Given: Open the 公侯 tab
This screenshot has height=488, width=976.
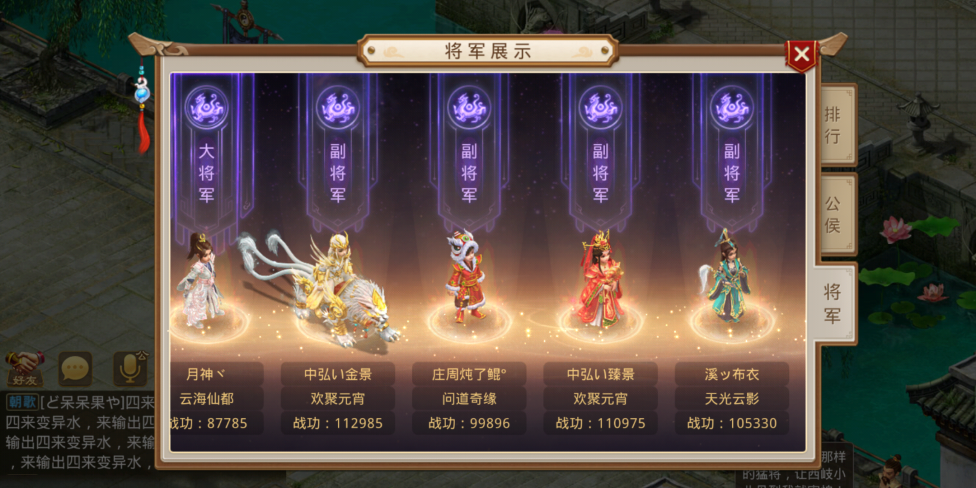Looking at the screenshot, I should (832, 214).
